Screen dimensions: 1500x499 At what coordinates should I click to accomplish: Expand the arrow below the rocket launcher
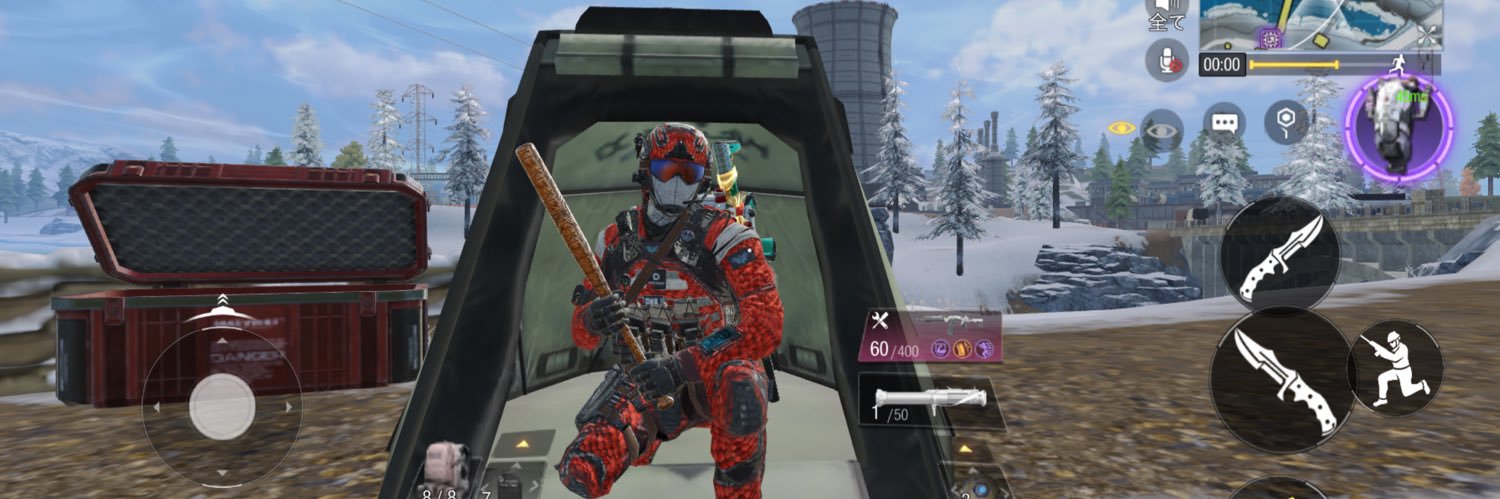coord(966,447)
